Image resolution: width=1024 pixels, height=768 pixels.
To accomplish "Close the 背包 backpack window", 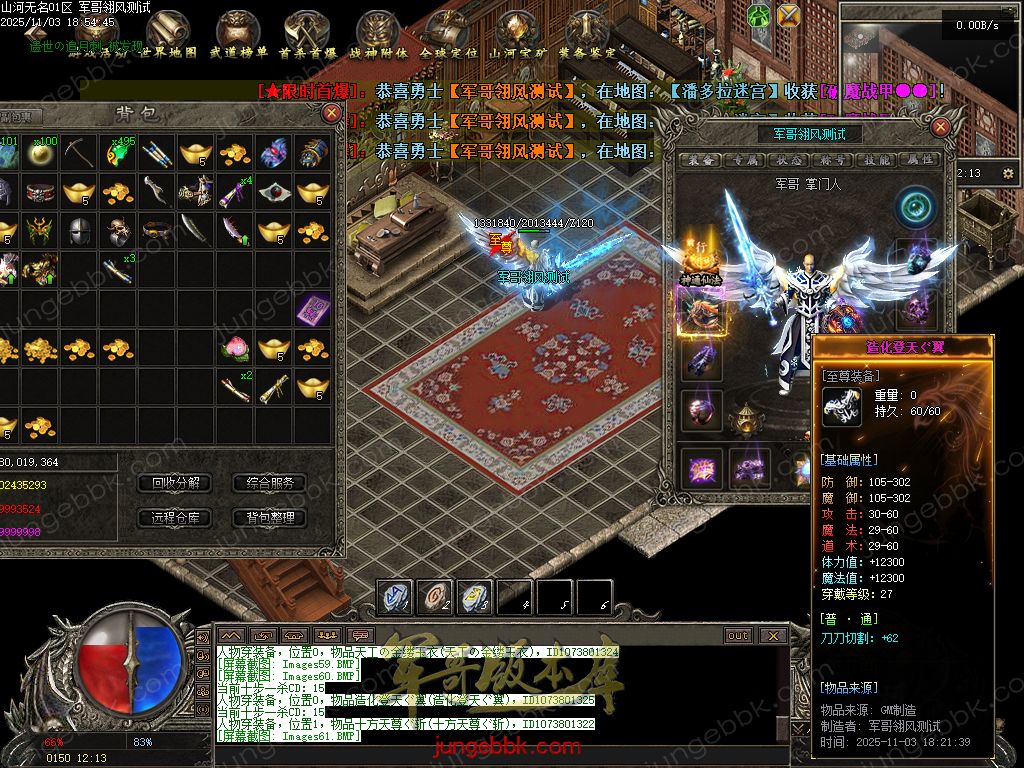I will [x=331, y=113].
